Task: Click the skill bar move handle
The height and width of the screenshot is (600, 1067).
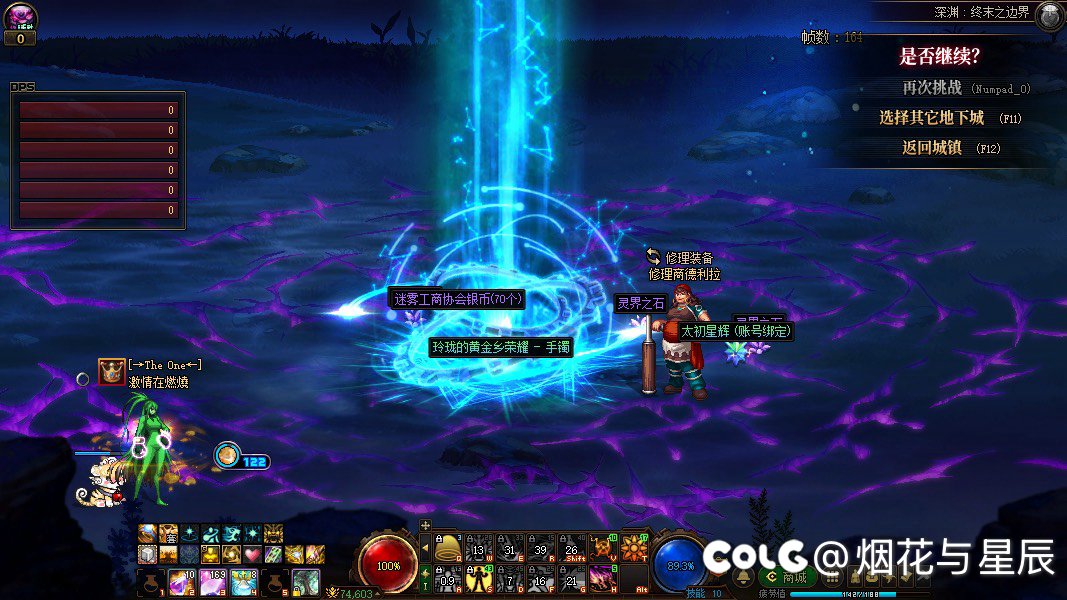Action: click(x=425, y=525)
